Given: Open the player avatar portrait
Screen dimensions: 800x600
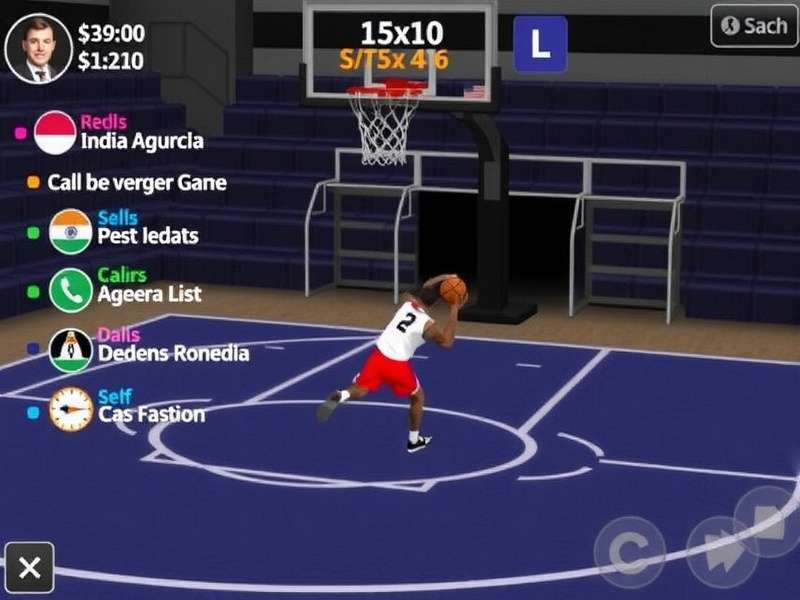Looking at the screenshot, I should pos(39,47).
